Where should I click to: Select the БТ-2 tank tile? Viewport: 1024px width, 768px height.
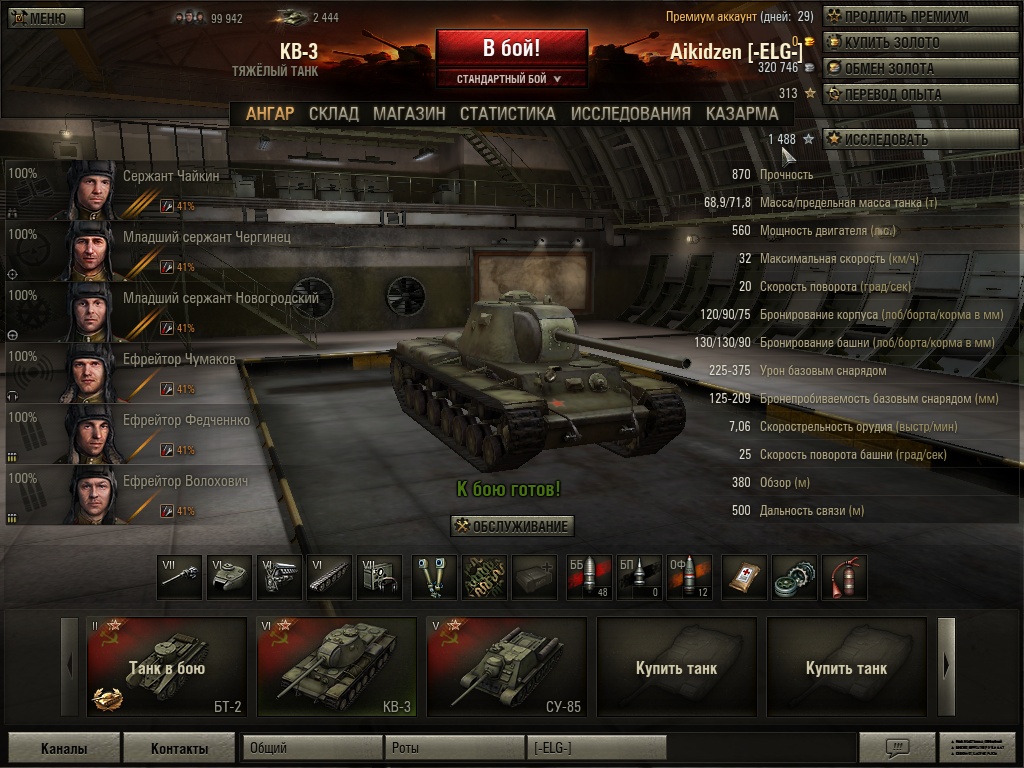(x=167, y=667)
